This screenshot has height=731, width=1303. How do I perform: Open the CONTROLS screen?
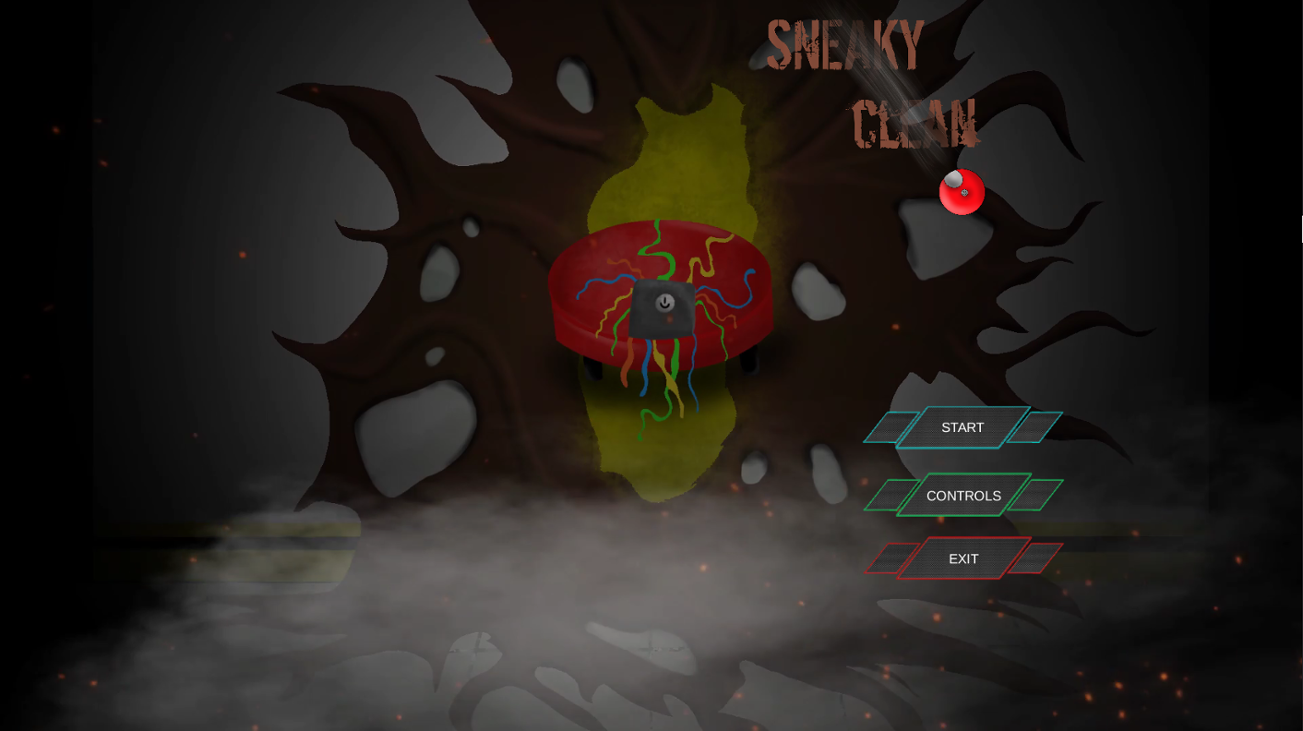[963, 495]
